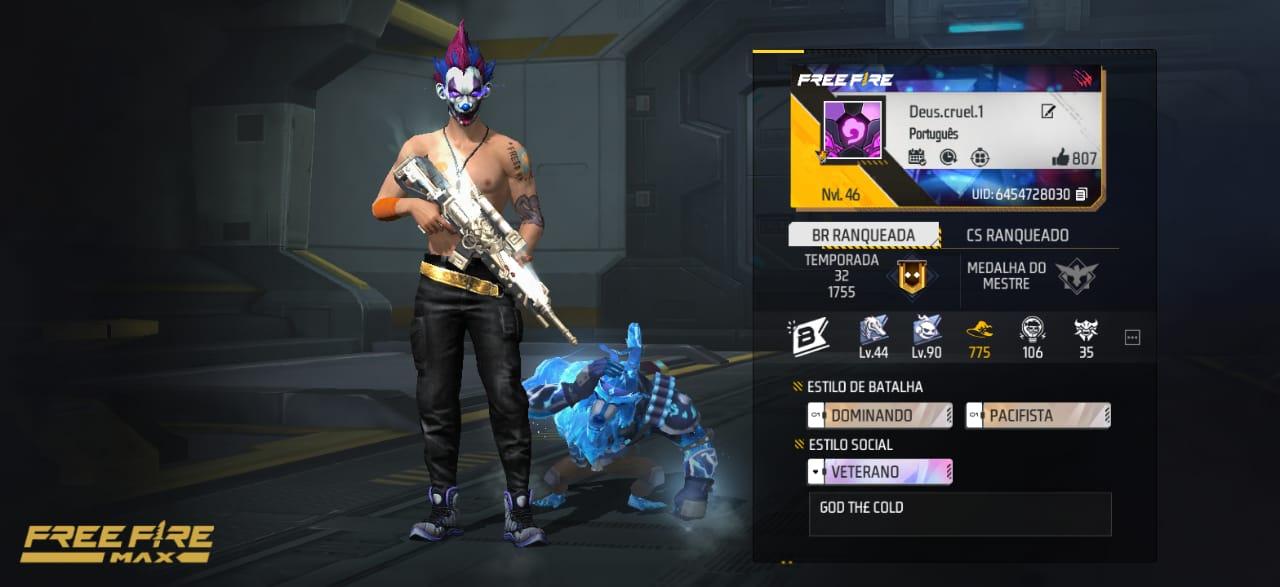The image size is (1280, 587).
Task: Show the Medalha do Mestre emblem
Action: click(1077, 277)
